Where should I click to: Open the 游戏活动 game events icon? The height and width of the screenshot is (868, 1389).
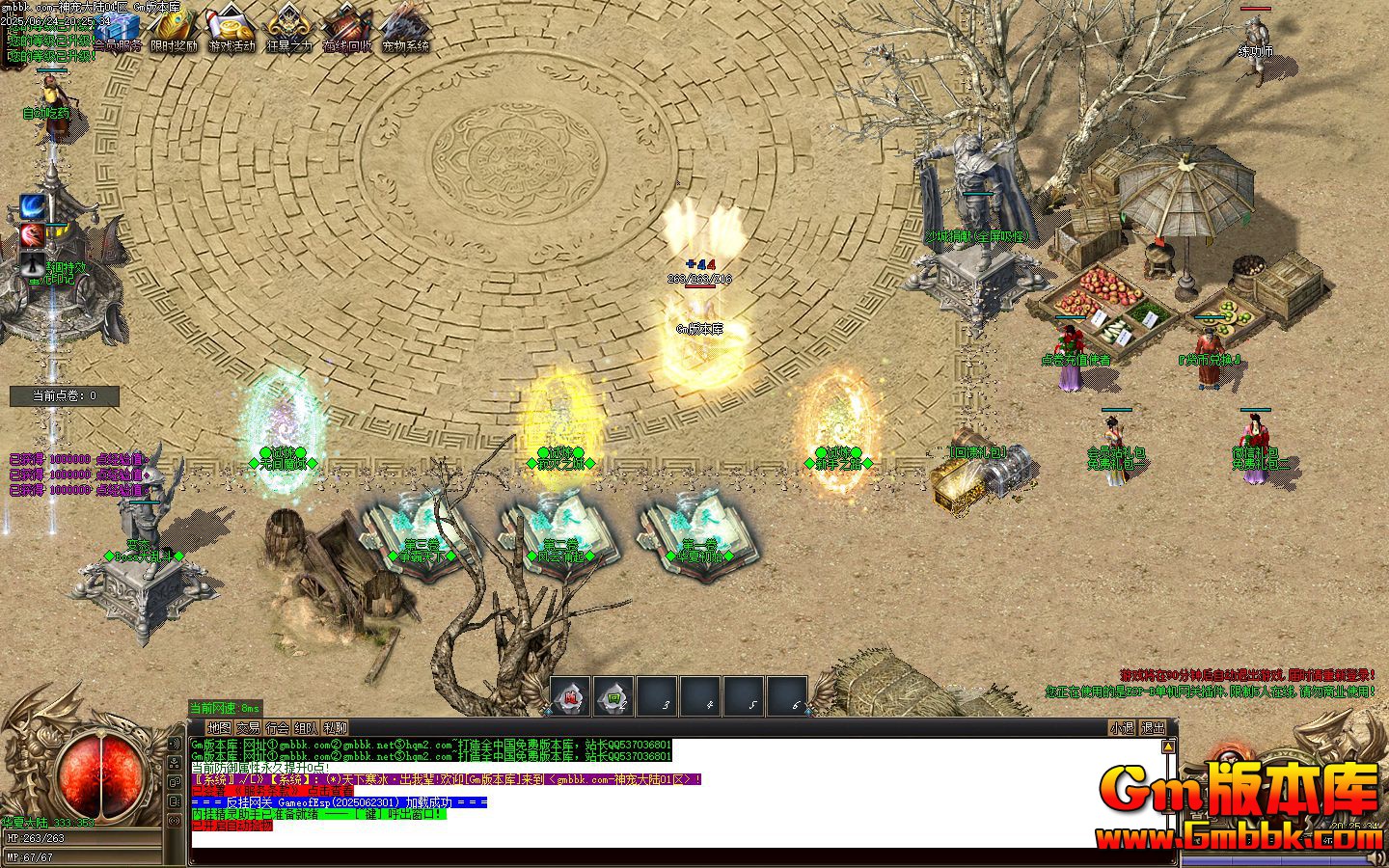pos(229,29)
